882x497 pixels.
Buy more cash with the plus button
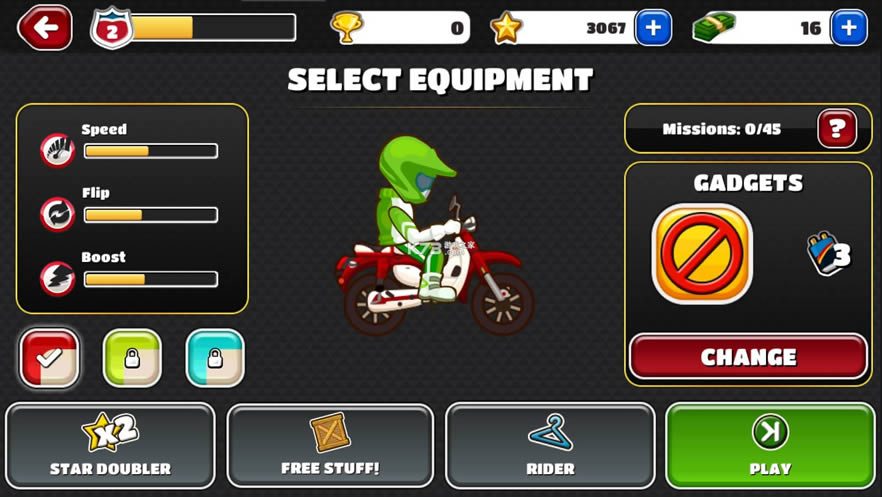(x=848, y=28)
